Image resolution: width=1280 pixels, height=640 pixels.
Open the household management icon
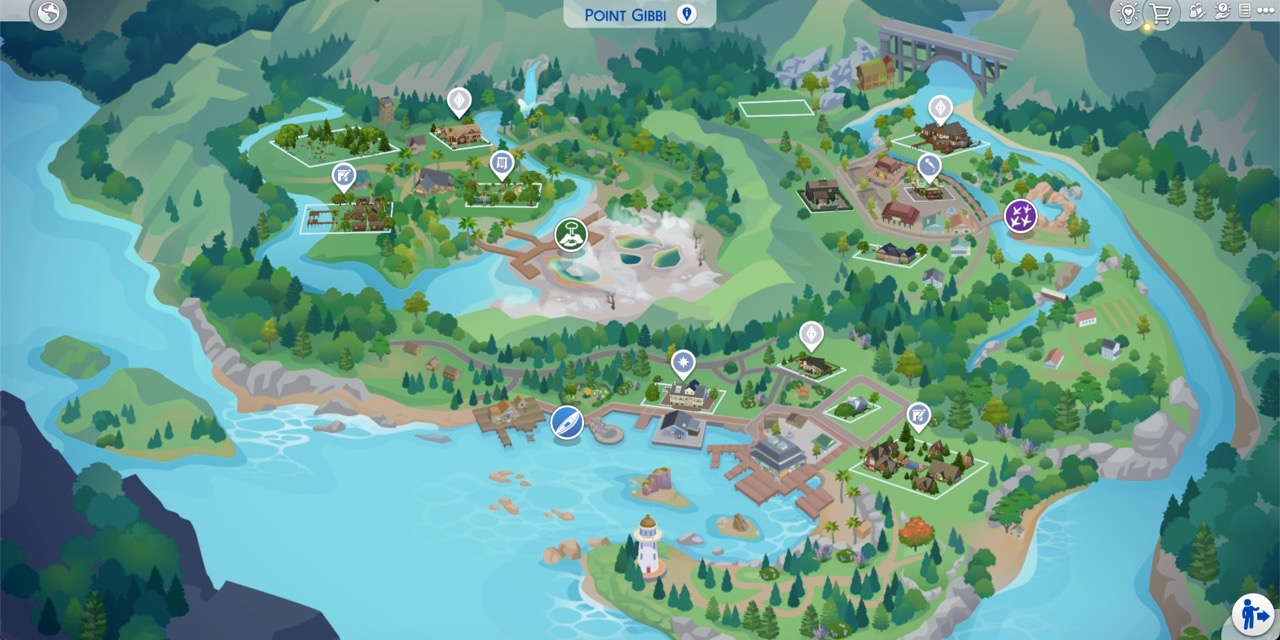1196,12
